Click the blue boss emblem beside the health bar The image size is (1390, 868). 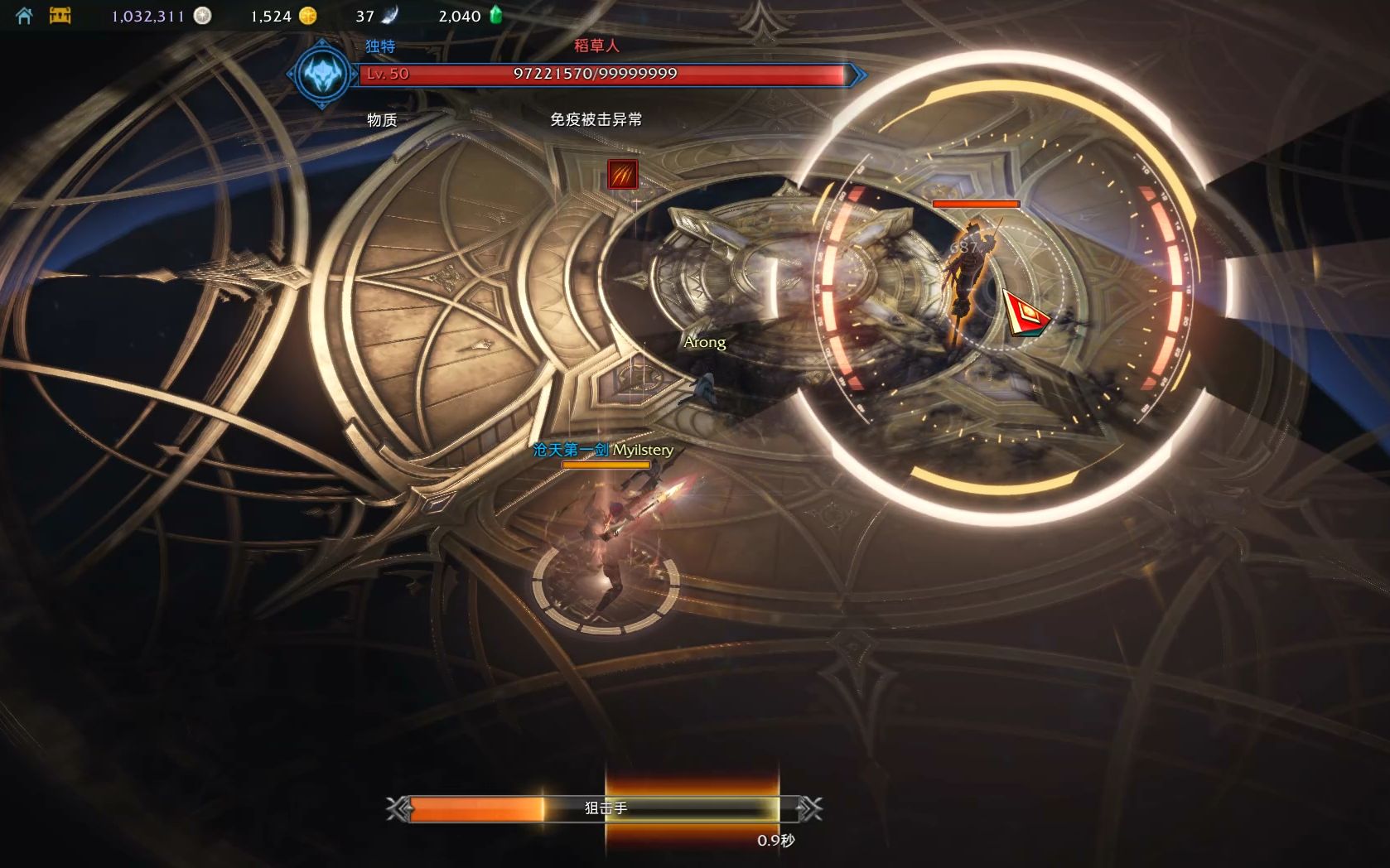321,75
